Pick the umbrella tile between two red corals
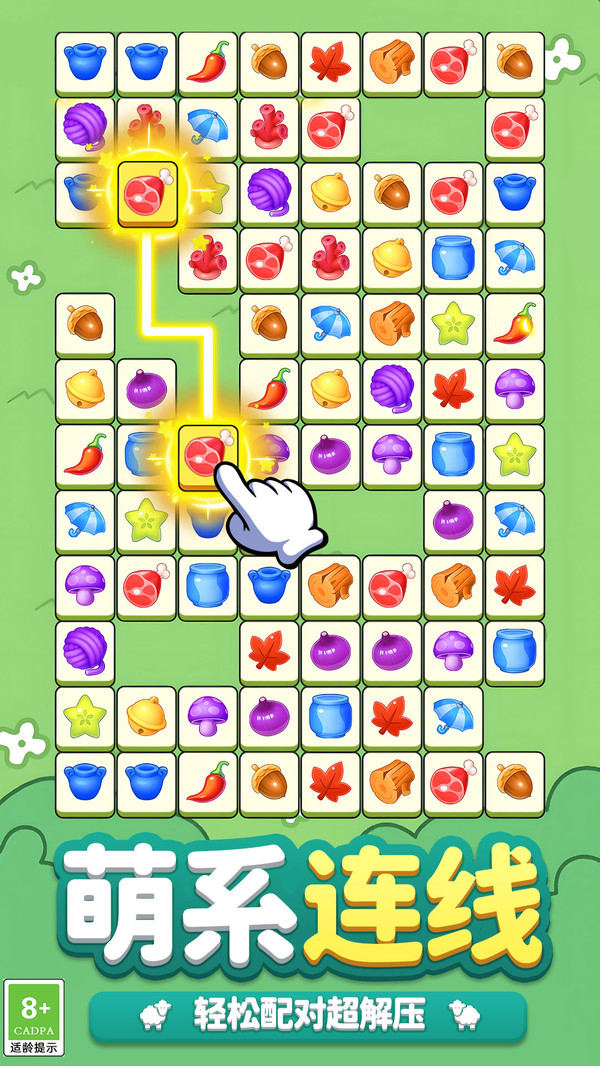The width and height of the screenshot is (600, 1066). pos(208,127)
